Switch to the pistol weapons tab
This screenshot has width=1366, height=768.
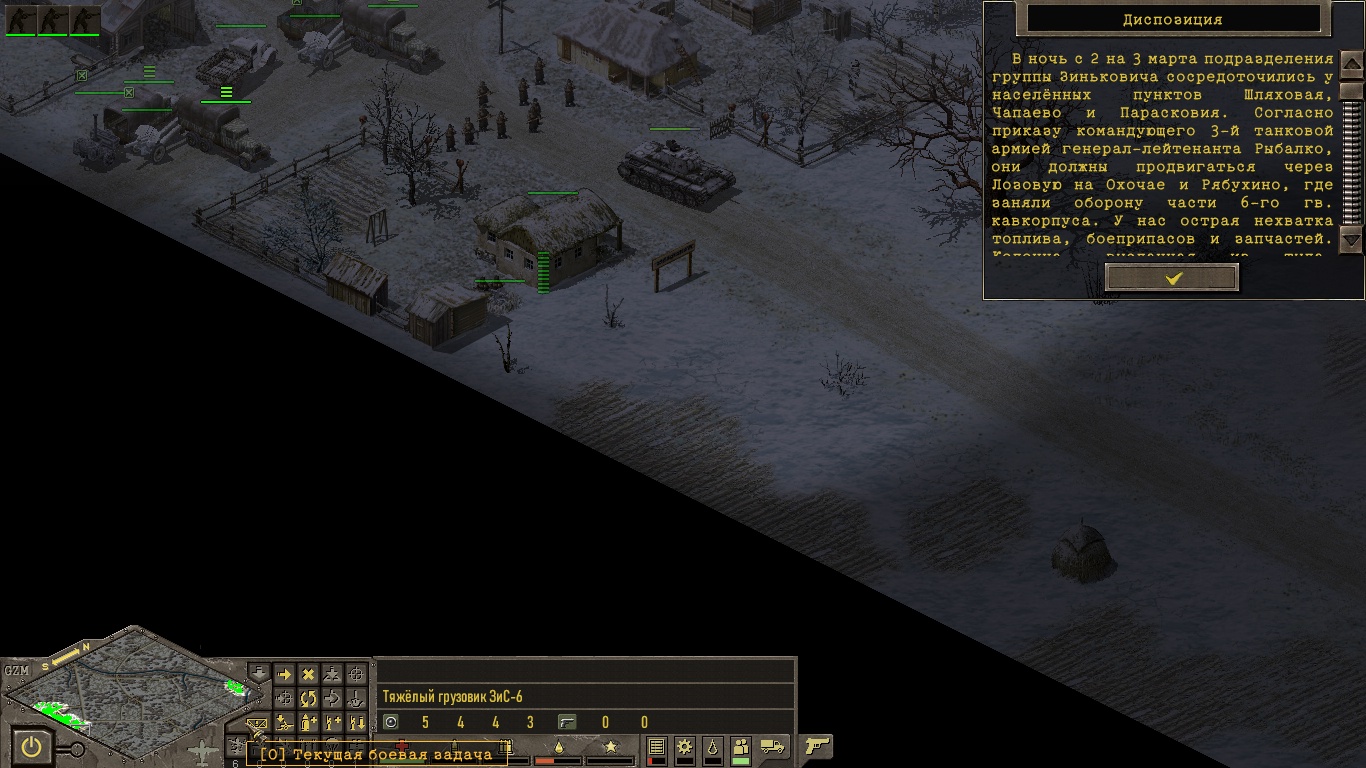pos(817,746)
